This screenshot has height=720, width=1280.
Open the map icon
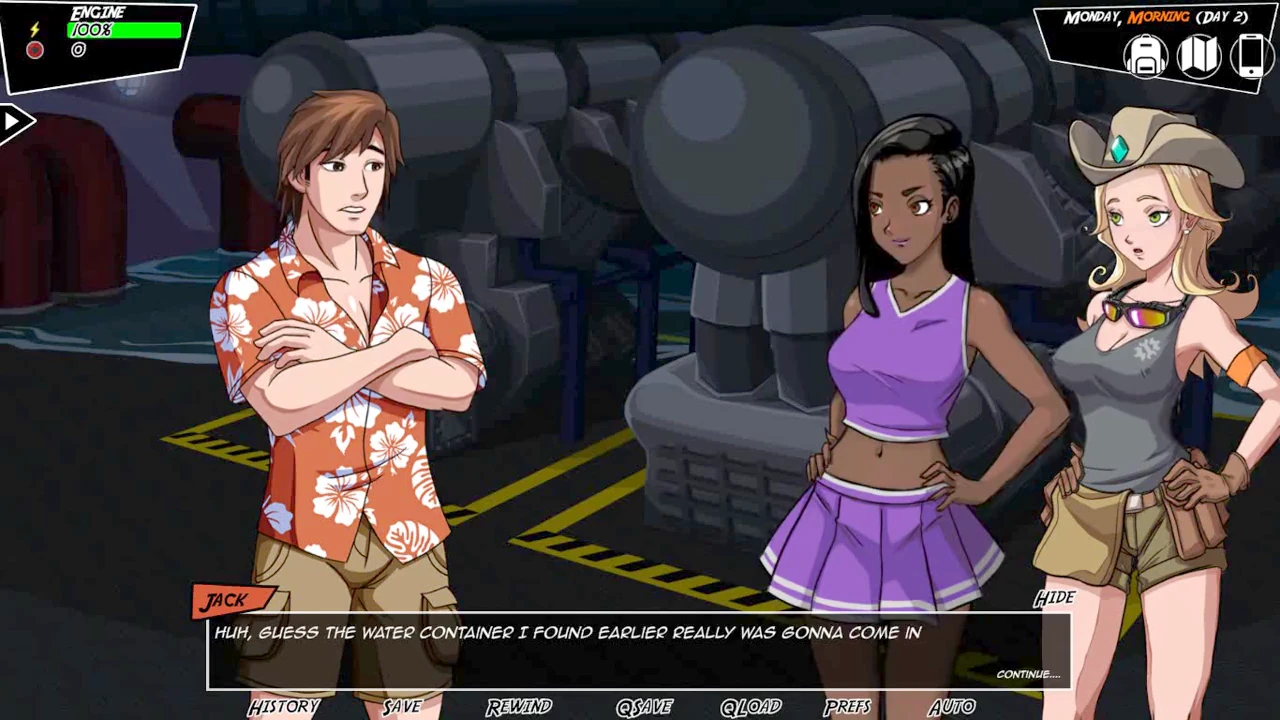pos(1198,56)
